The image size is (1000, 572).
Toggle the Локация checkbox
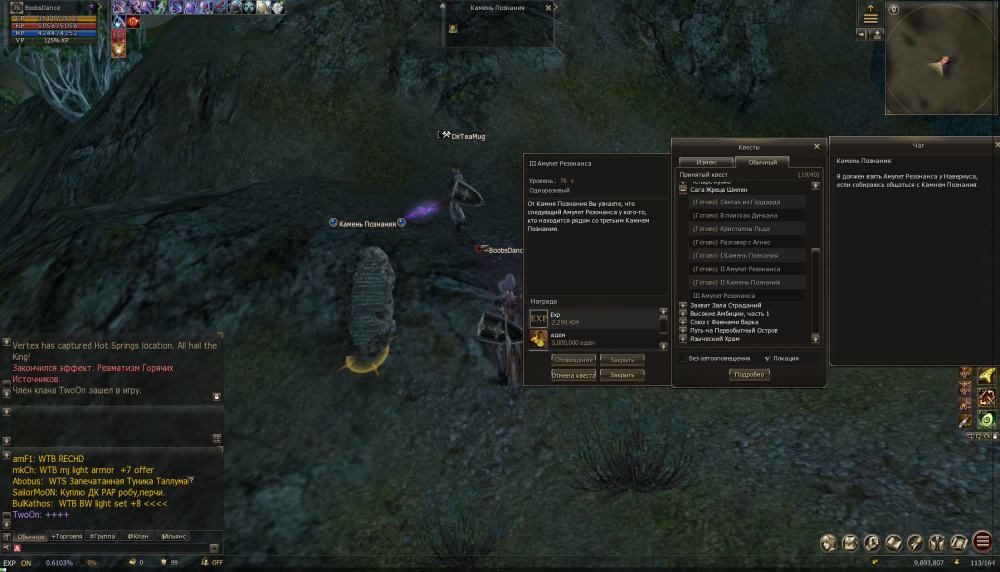coord(767,357)
